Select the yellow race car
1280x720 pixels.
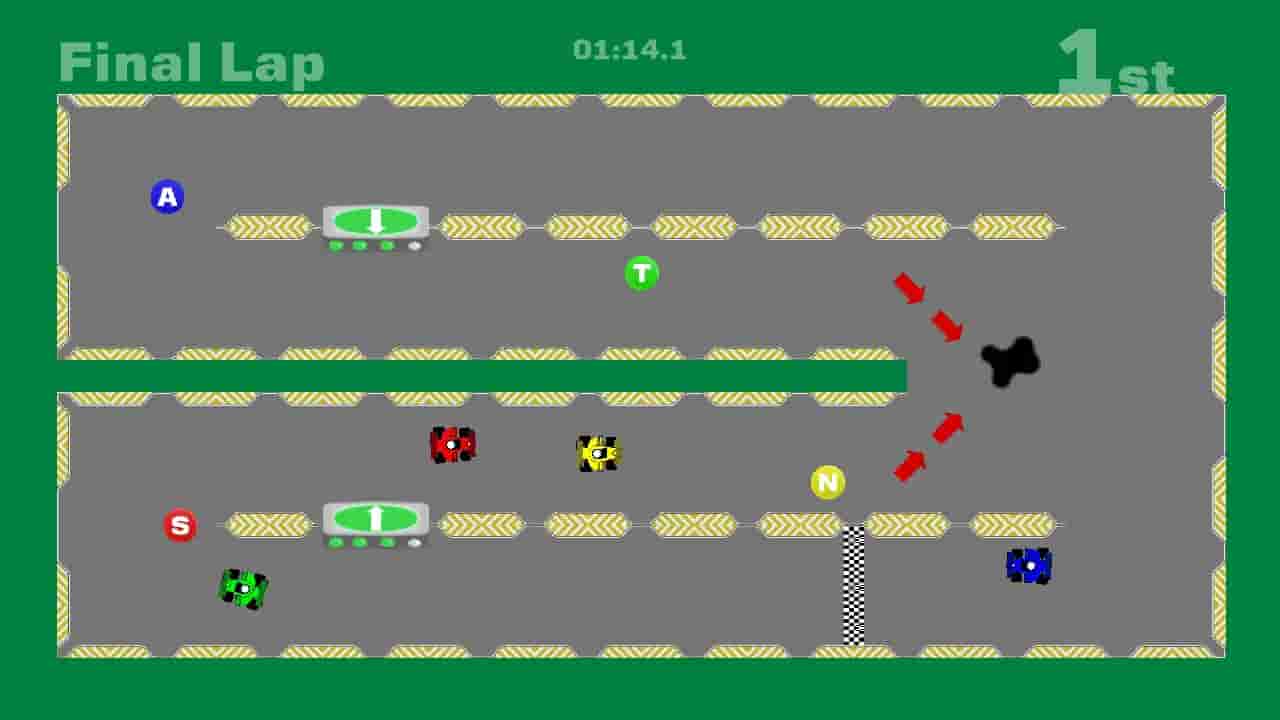click(597, 453)
